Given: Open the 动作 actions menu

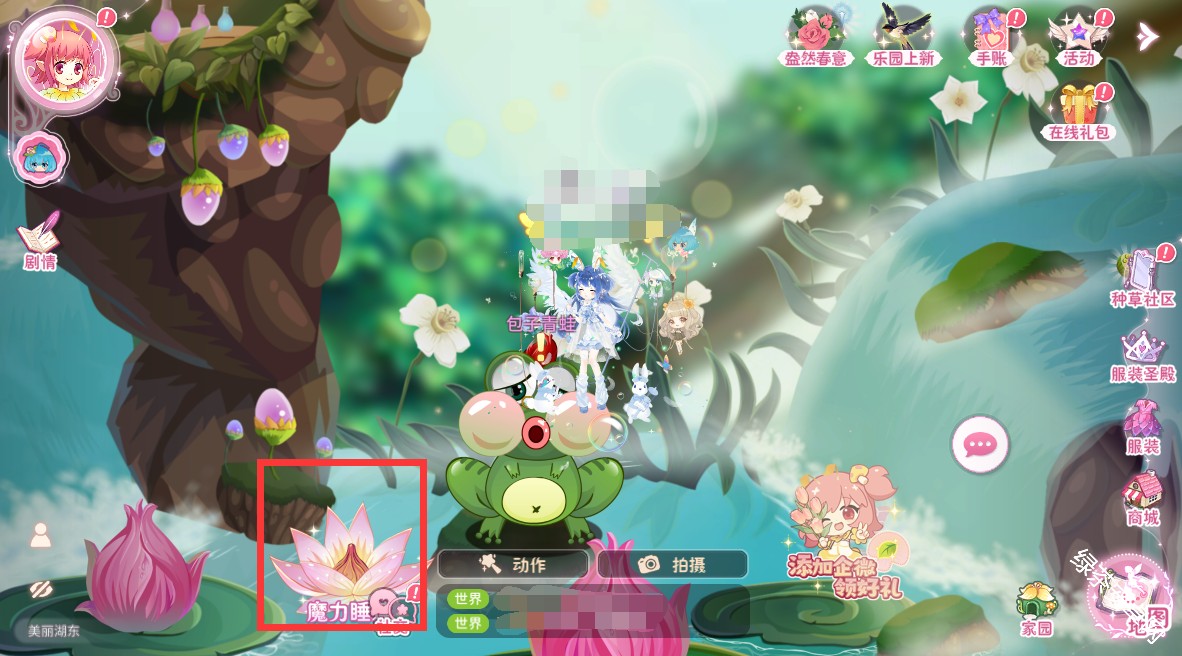Looking at the screenshot, I should pos(512,564).
